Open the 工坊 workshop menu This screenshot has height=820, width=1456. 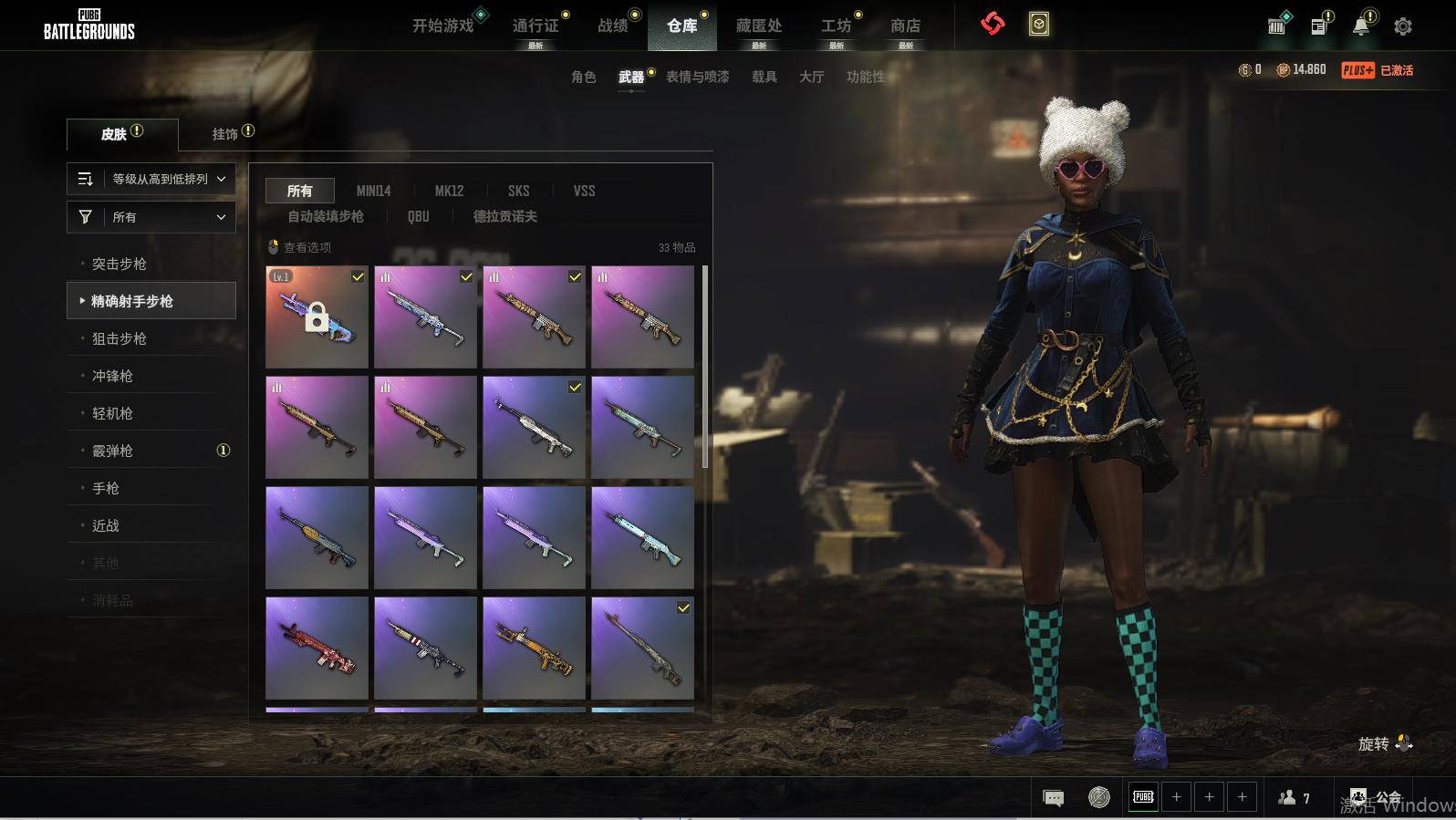point(836,26)
